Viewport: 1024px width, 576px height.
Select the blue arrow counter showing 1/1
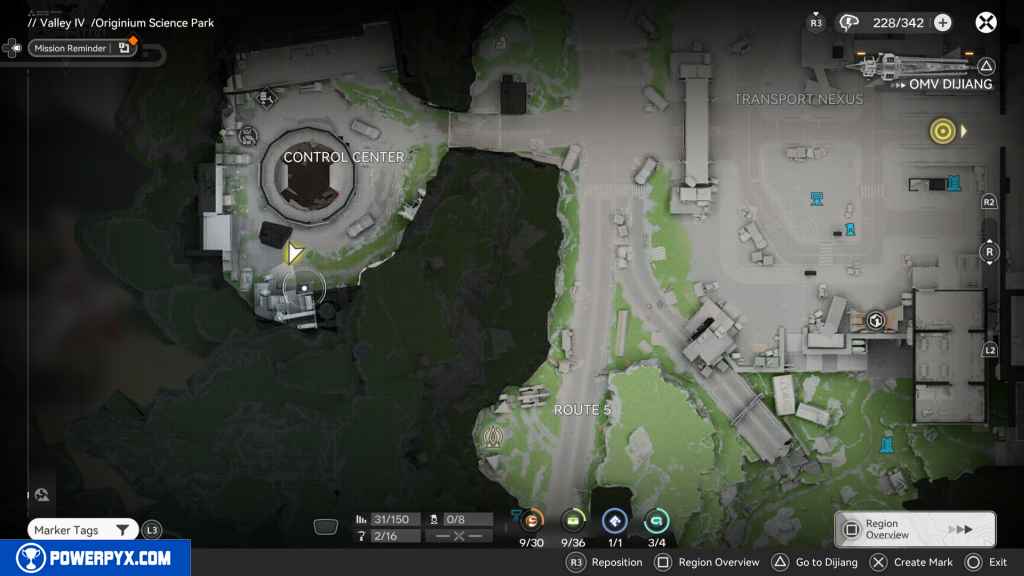tap(614, 520)
